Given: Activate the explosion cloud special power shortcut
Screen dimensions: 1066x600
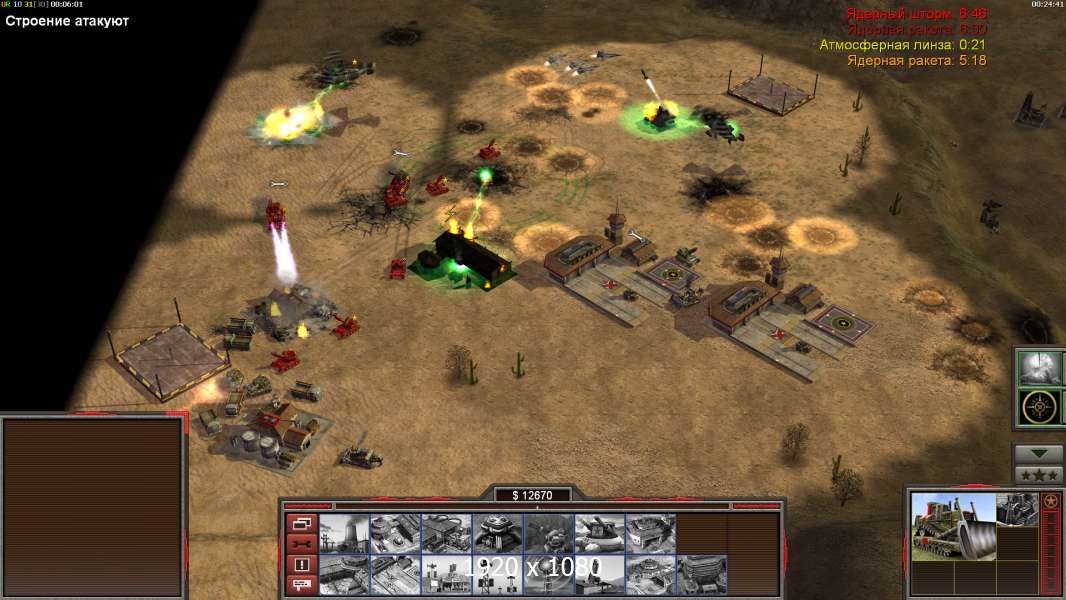Looking at the screenshot, I should pos(1038,368).
